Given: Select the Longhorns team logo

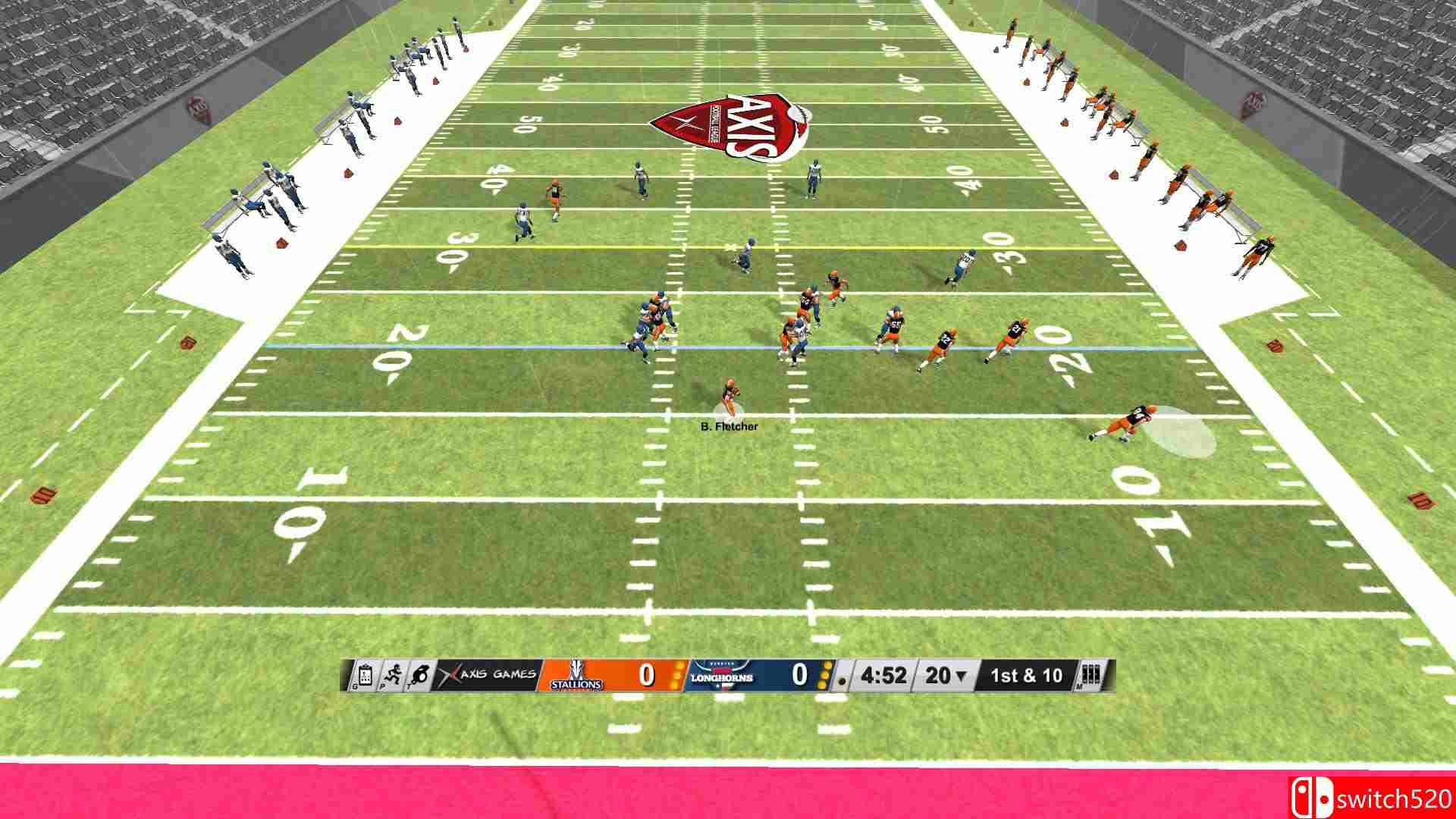Looking at the screenshot, I should point(723,675).
